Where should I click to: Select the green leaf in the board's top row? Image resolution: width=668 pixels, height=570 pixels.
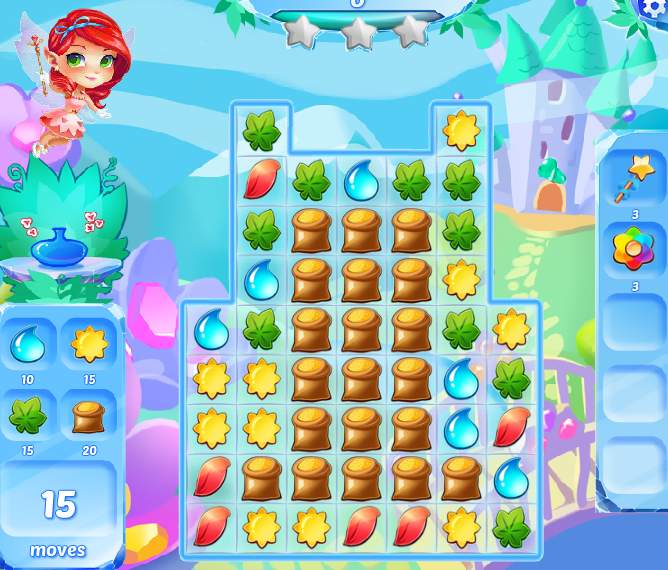click(x=261, y=130)
